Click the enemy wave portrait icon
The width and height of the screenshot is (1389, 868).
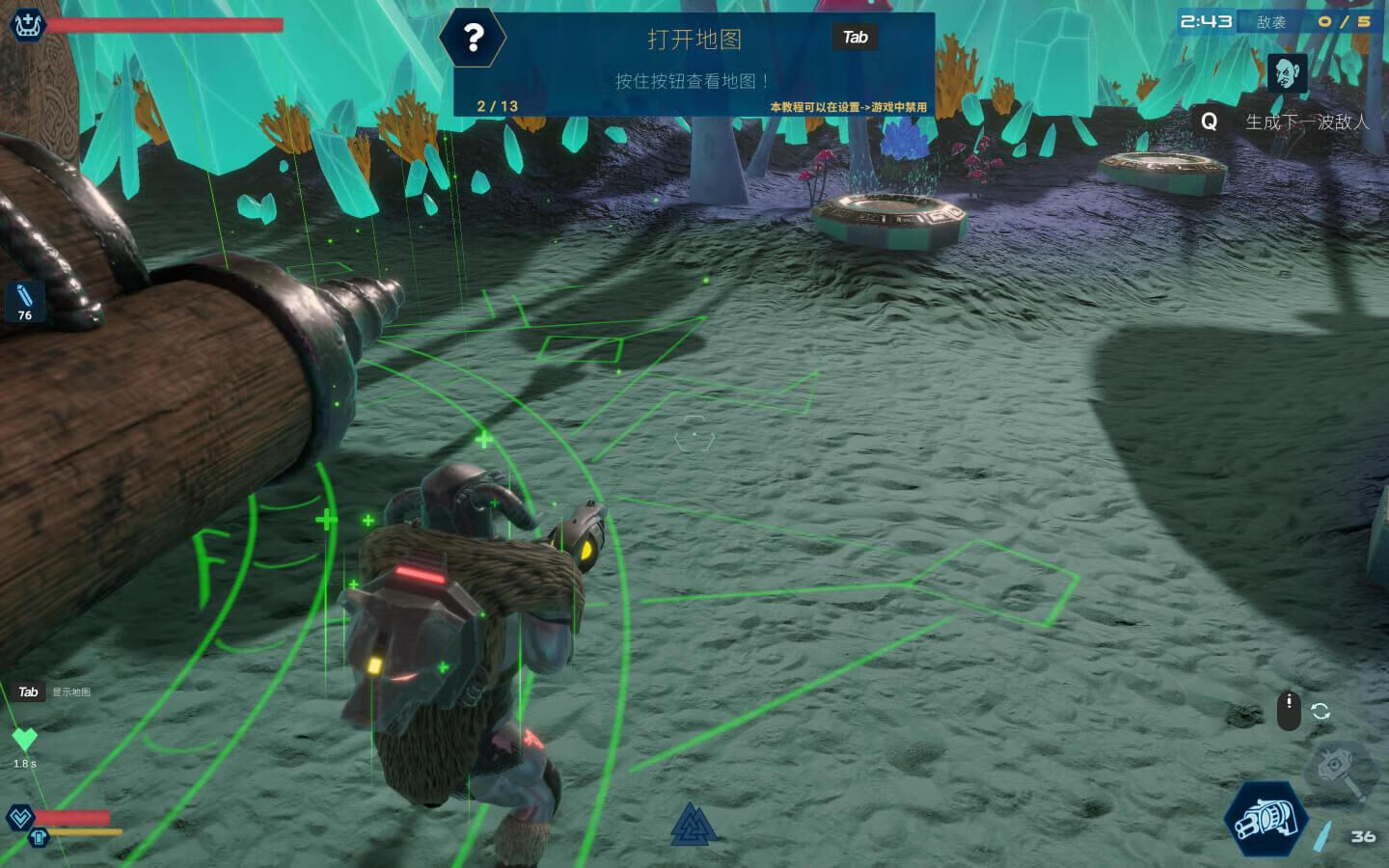(x=1287, y=73)
